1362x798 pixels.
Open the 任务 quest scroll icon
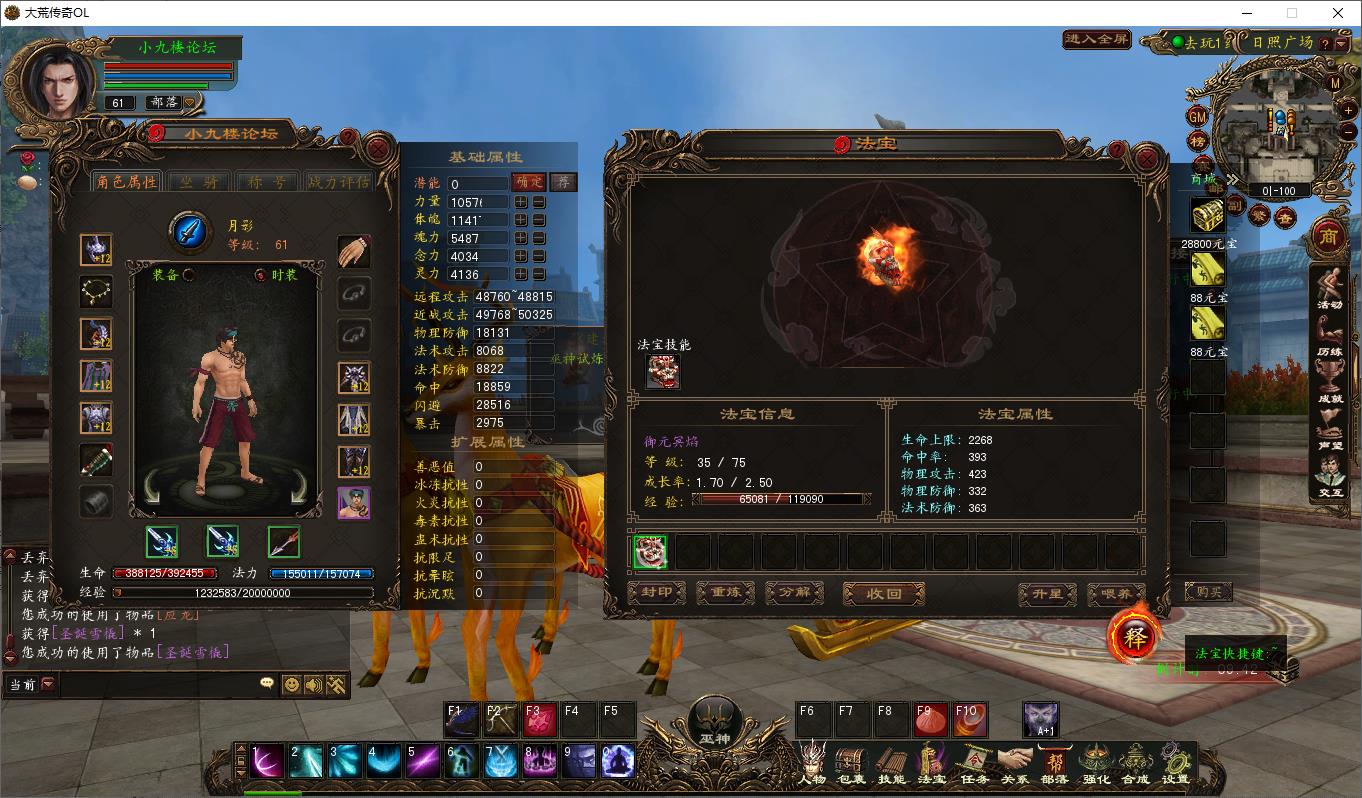[974, 762]
